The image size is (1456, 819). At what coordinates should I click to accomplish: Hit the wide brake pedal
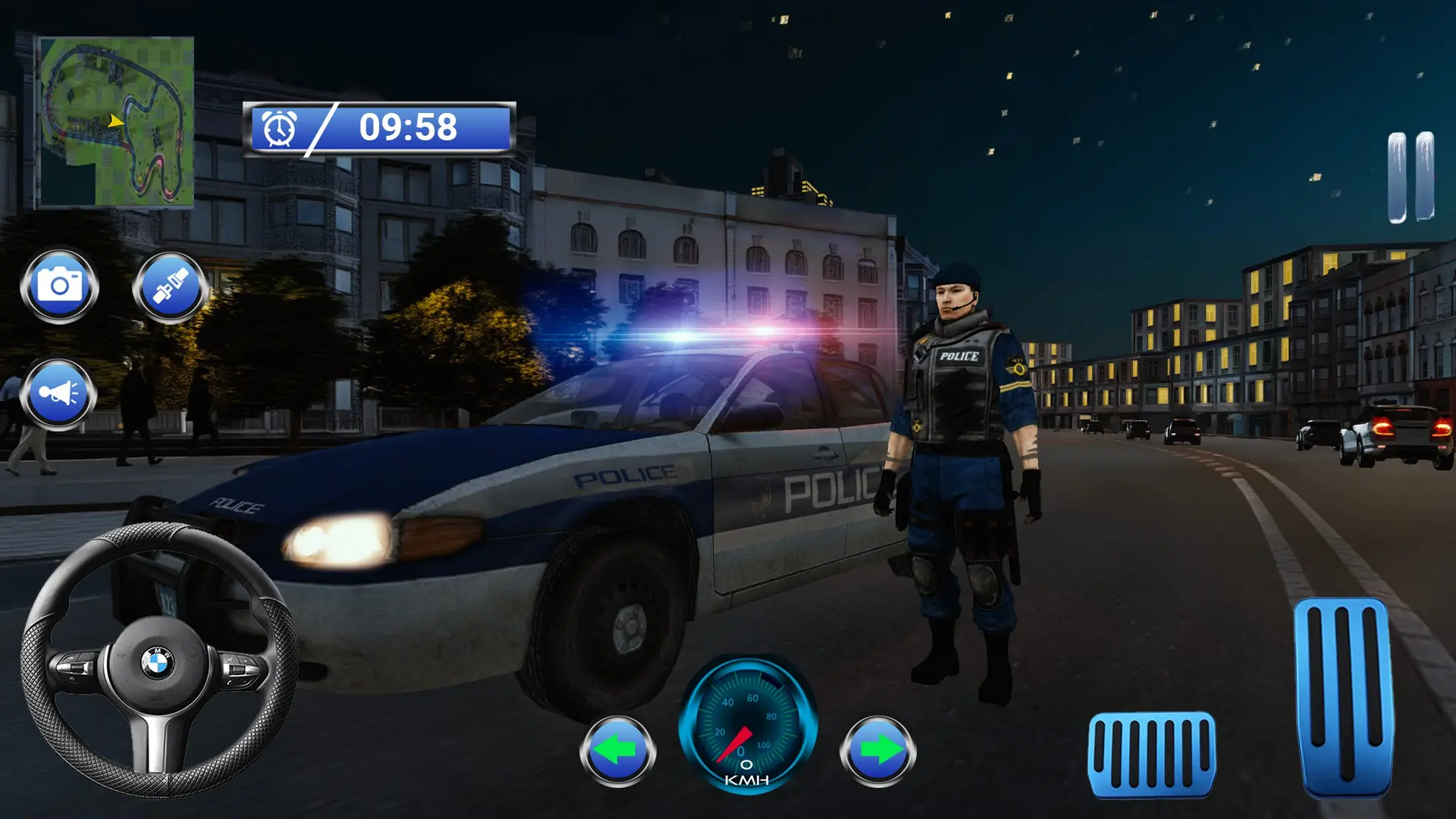tap(1151, 754)
